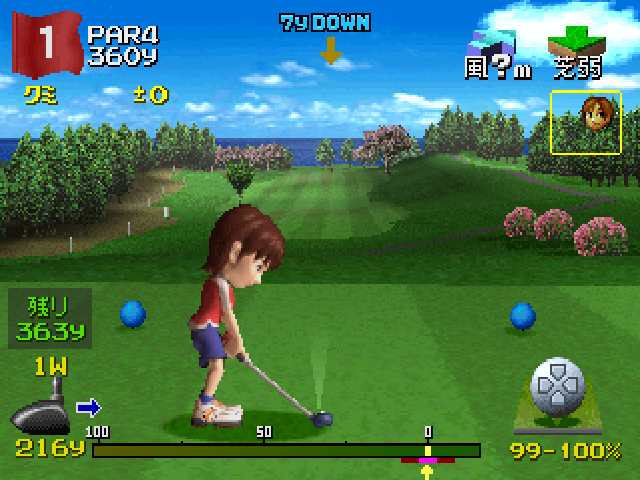Click the golfer portrait in the yellow frame
This screenshot has width=640, height=480.
click(585, 122)
